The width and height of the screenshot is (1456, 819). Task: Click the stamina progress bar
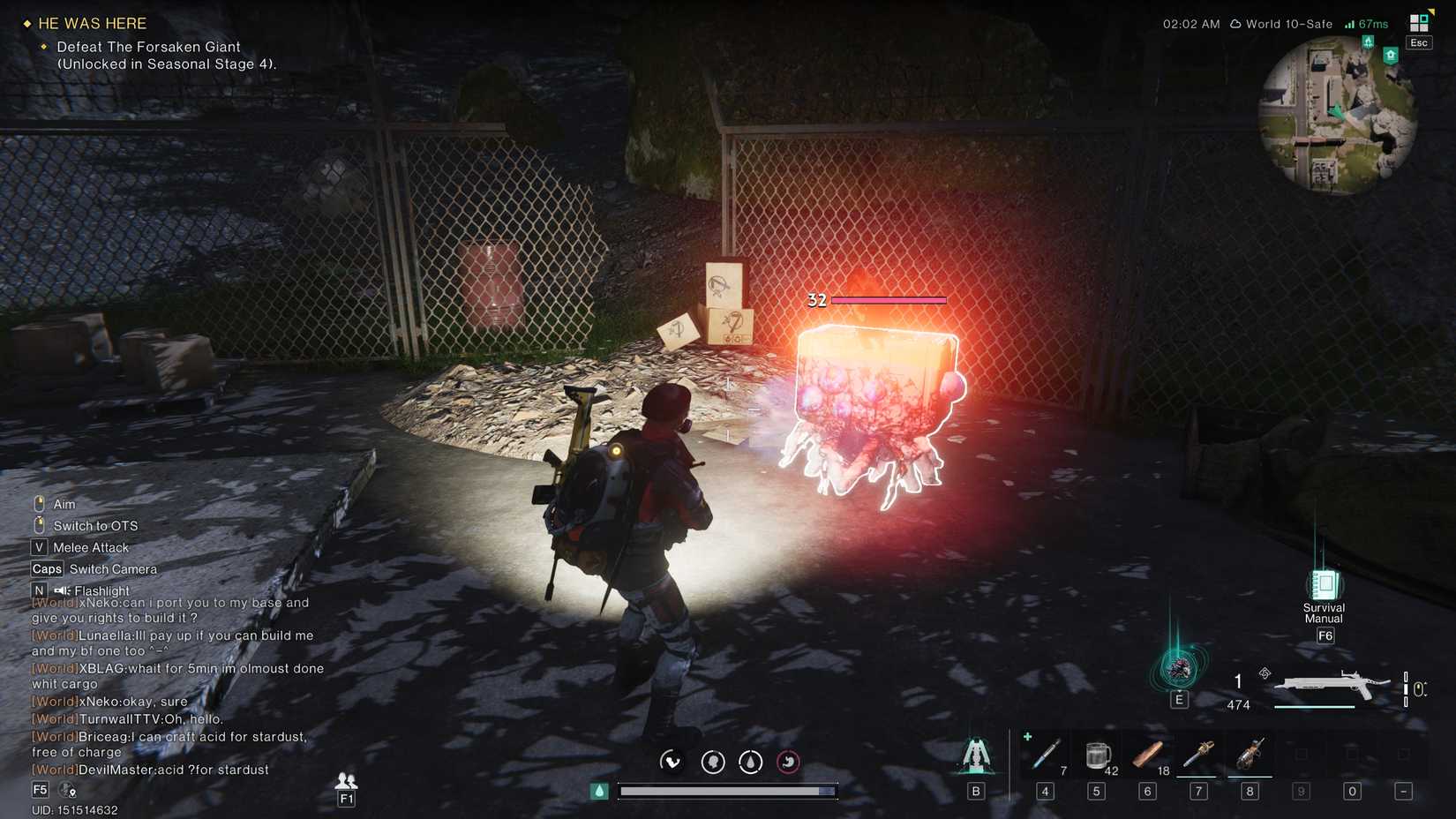[727, 791]
